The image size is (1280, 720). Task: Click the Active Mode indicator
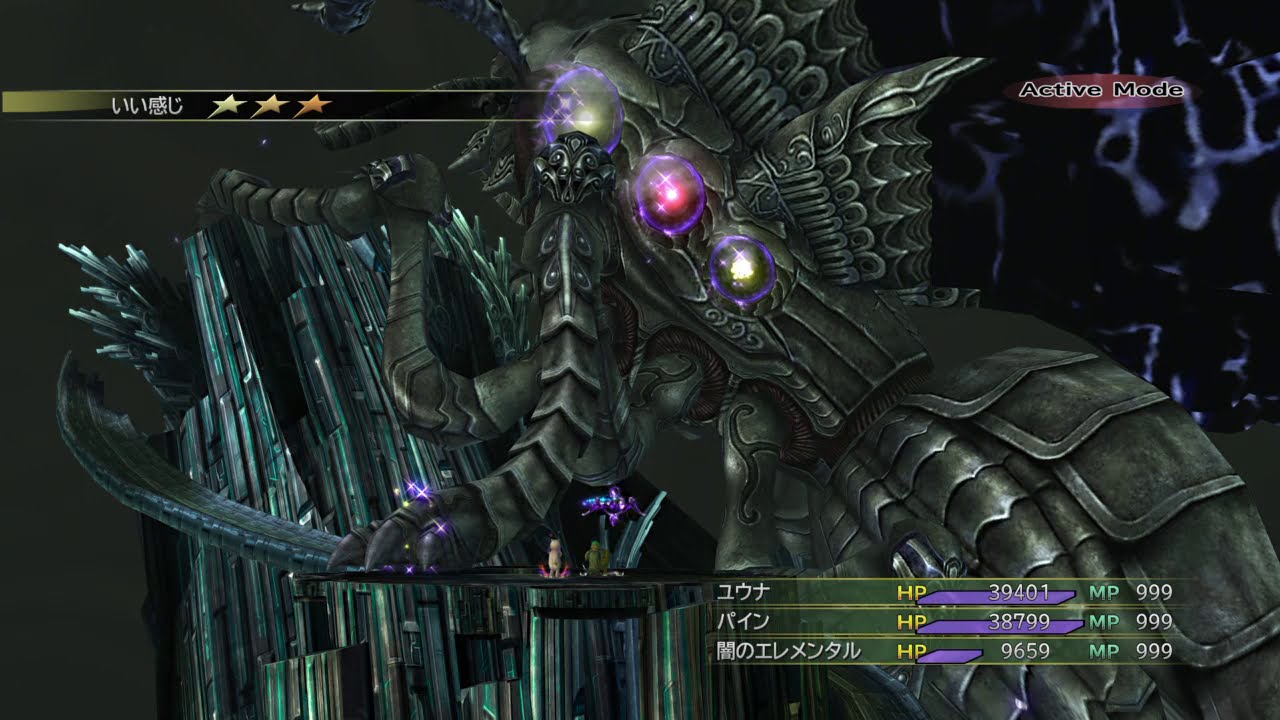pyautogui.click(x=1100, y=90)
